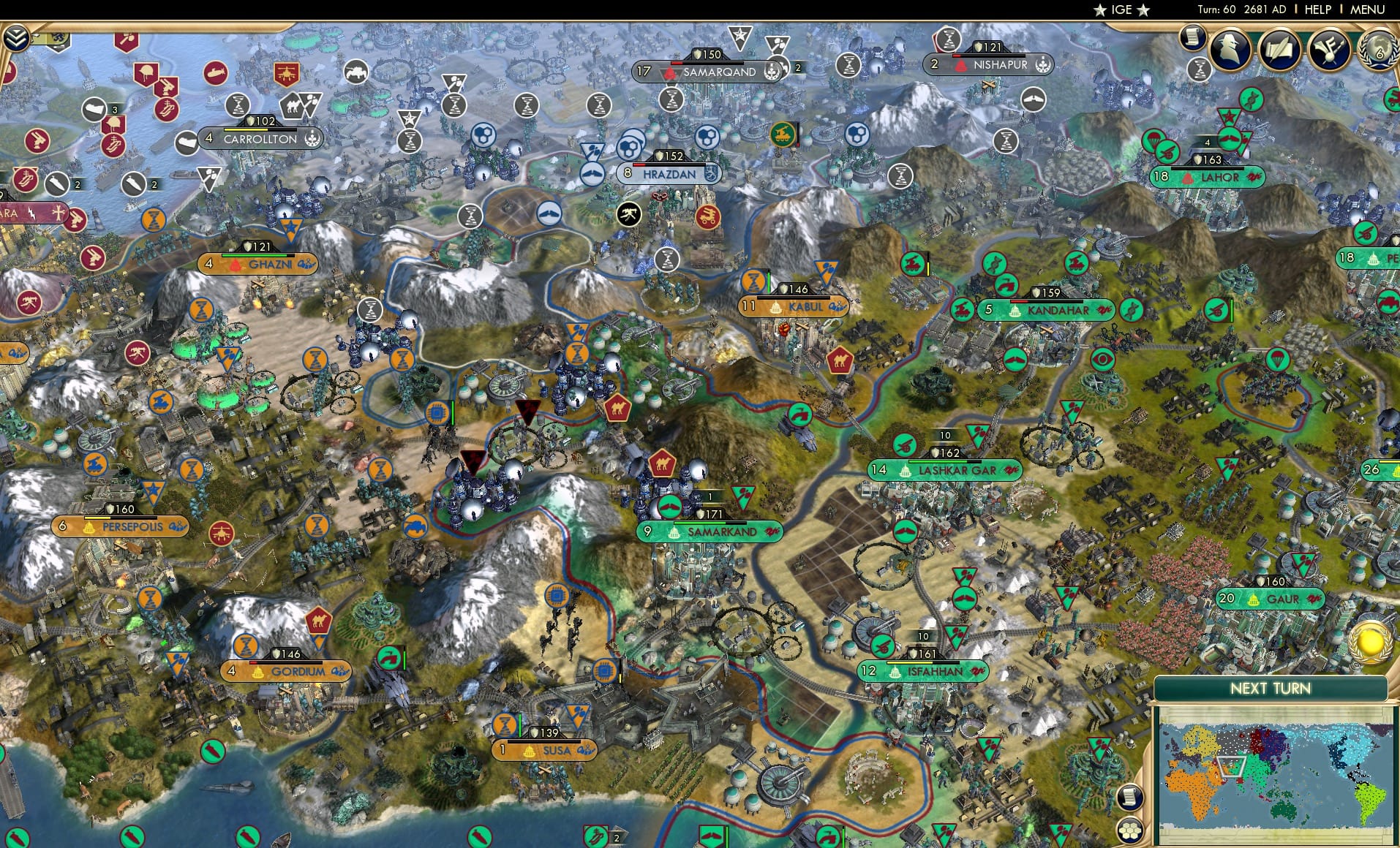Click the Notifications scroll icon top-right

click(1192, 38)
